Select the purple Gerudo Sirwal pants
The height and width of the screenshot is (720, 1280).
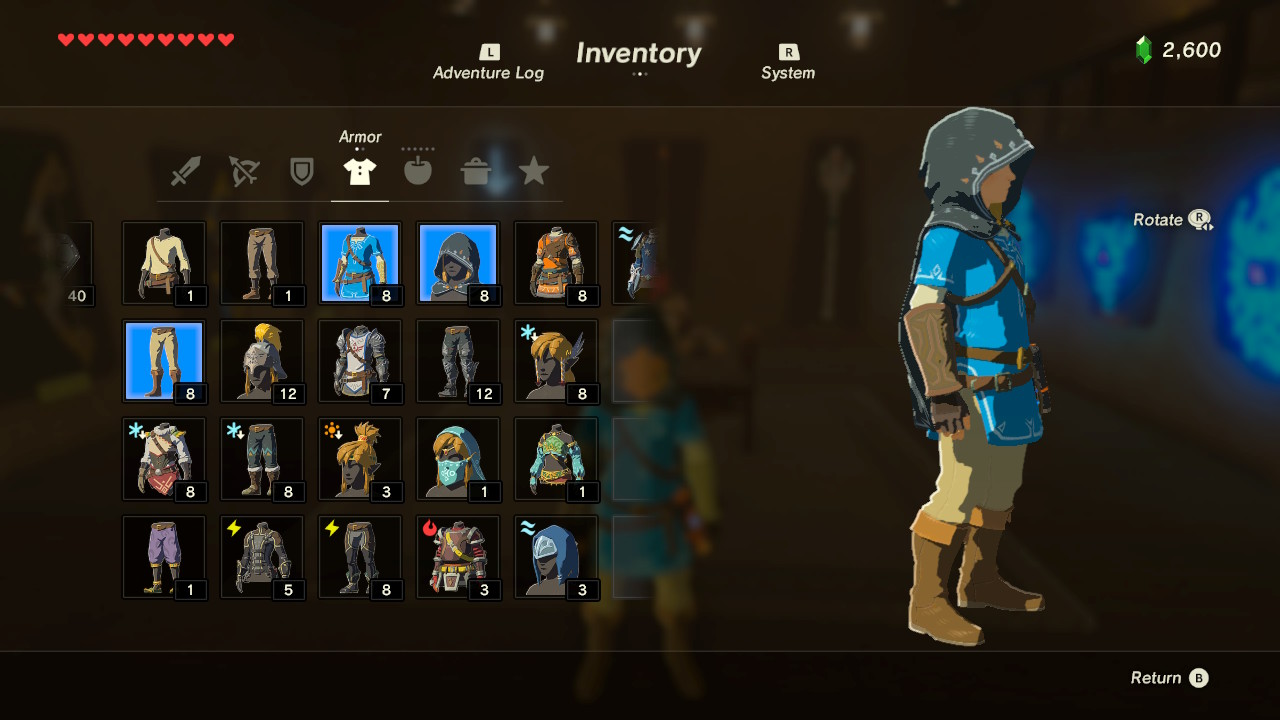[x=164, y=557]
